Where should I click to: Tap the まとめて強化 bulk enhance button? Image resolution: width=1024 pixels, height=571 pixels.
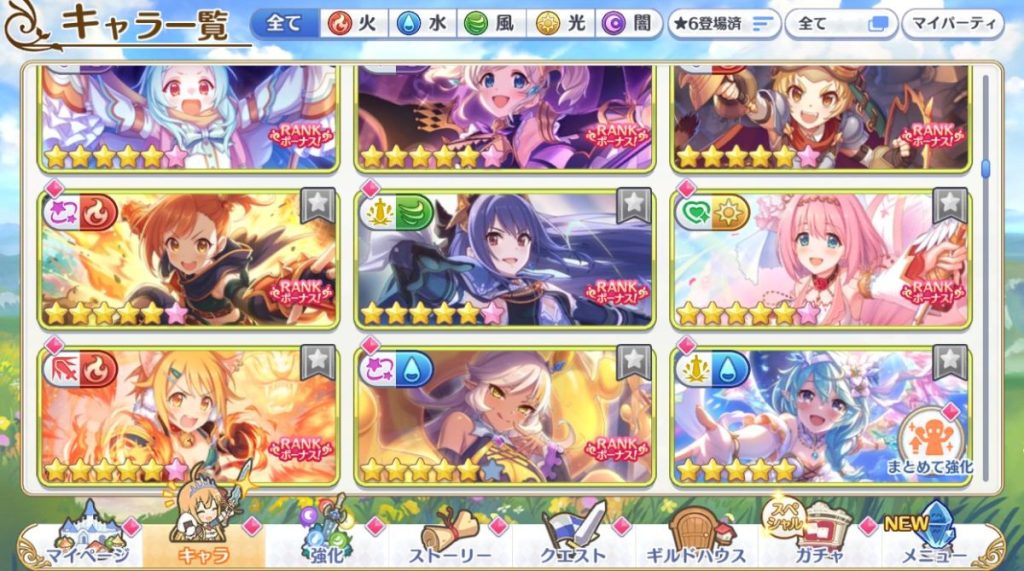(x=930, y=443)
